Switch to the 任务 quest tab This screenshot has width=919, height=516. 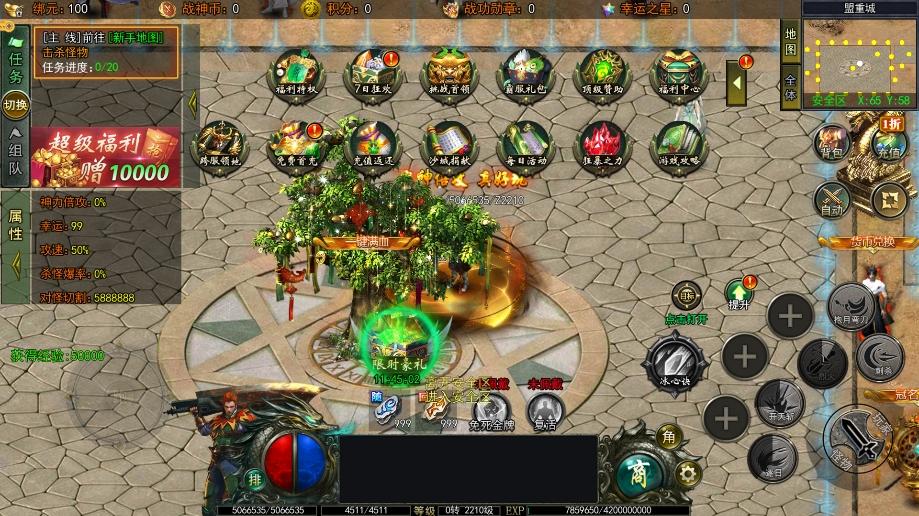15,62
